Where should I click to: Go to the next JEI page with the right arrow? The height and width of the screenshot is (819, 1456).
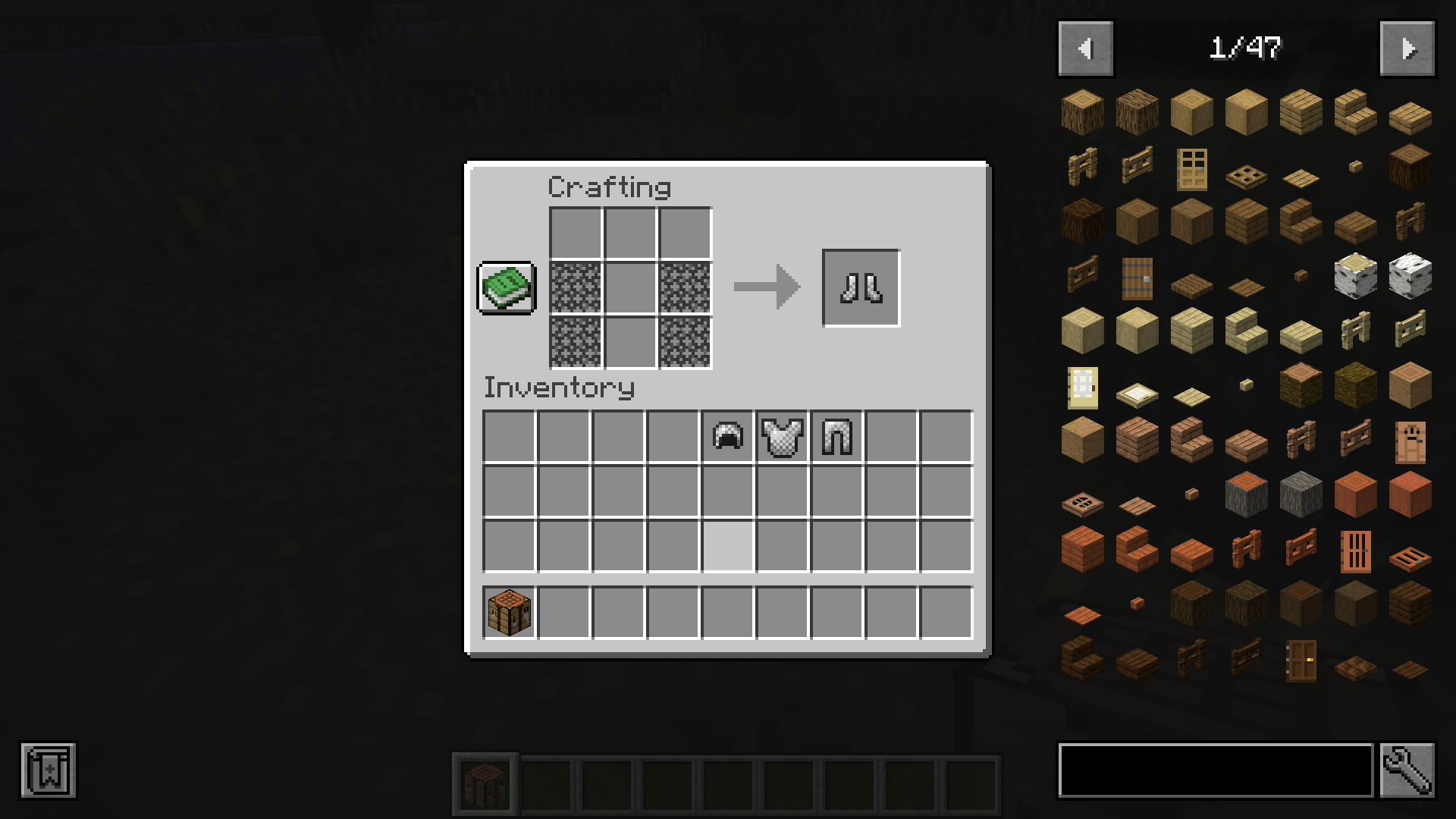pos(1407,48)
